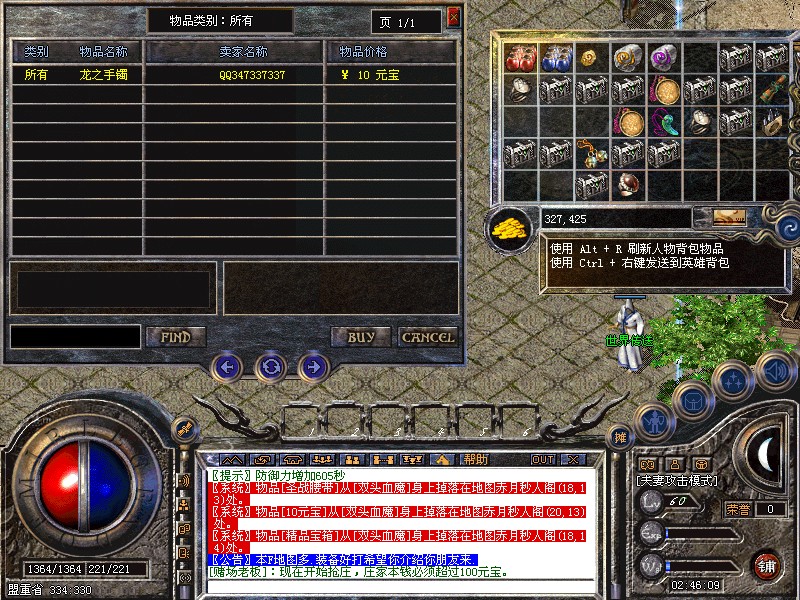Pick the purple spiral stone item
Image resolution: width=800 pixels, height=600 pixels.
[x=663, y=57]
